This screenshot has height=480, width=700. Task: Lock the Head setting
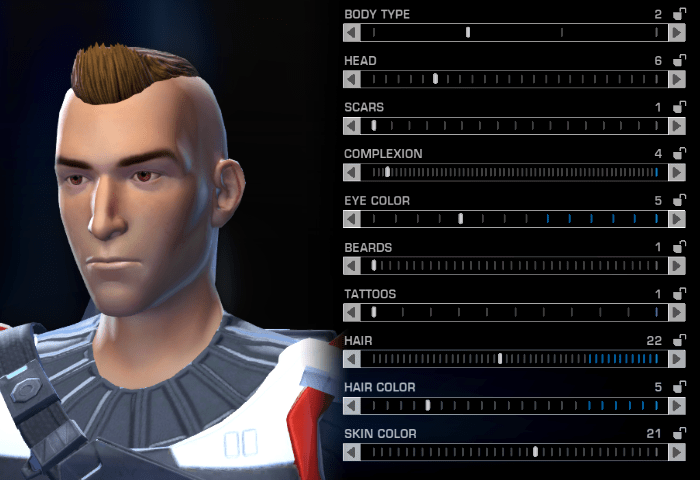(680, 61)
